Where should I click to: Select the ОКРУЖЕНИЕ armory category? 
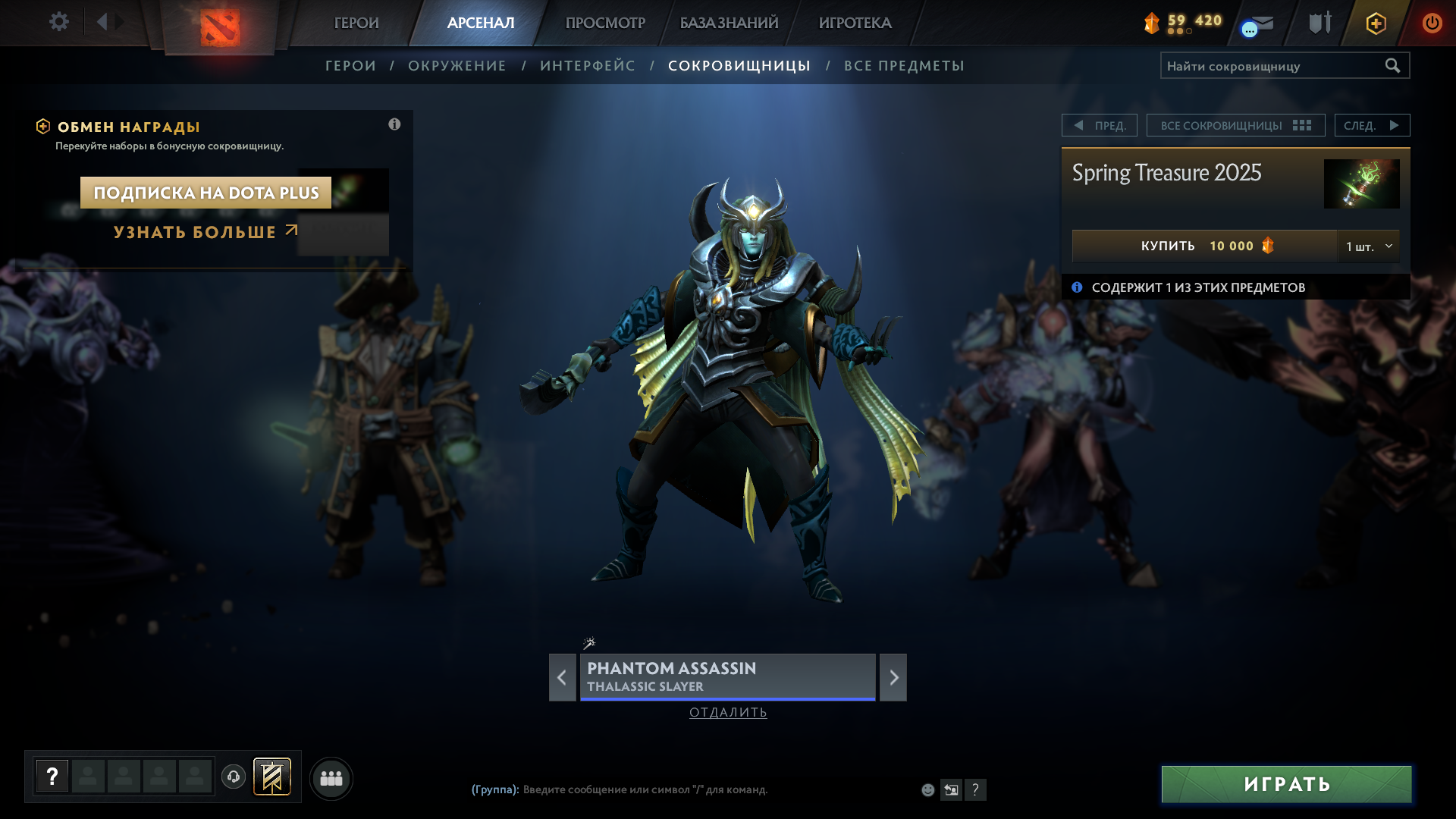pos(457,66)
